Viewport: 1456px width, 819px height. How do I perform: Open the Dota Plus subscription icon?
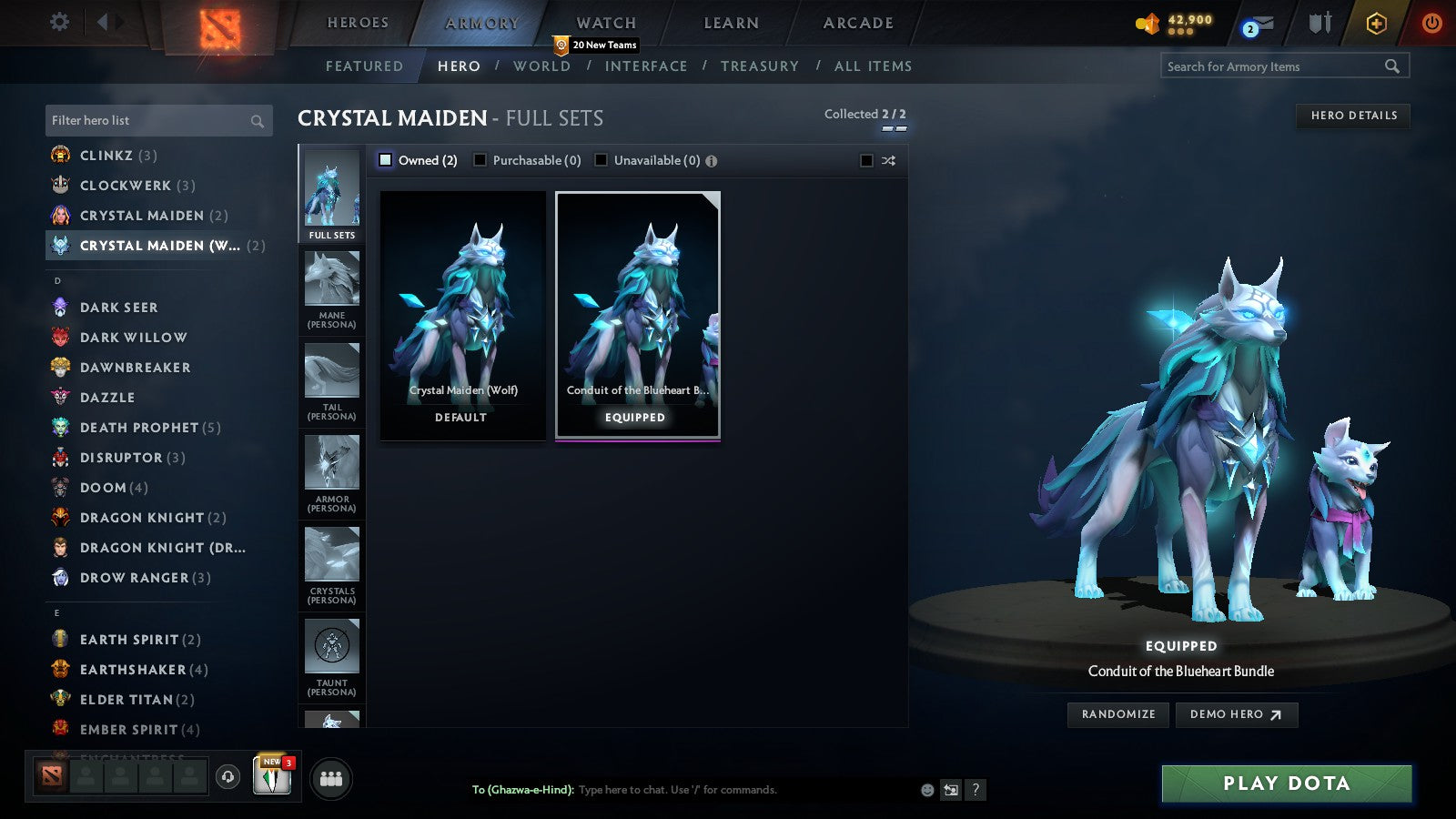(1374, 23)
